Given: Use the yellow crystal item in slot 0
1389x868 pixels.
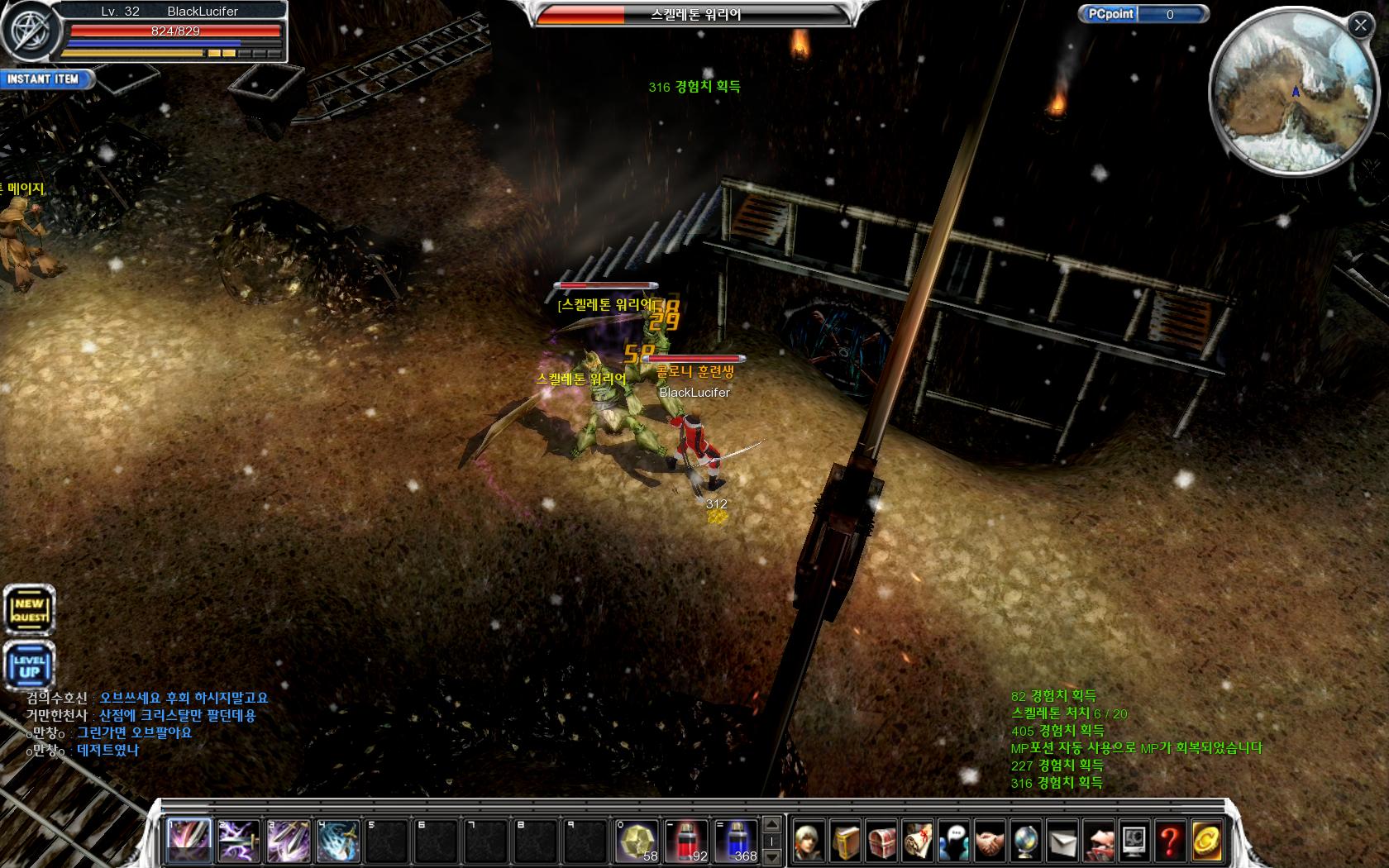Looking at the screenshot, I should click(x=637, y=841).
